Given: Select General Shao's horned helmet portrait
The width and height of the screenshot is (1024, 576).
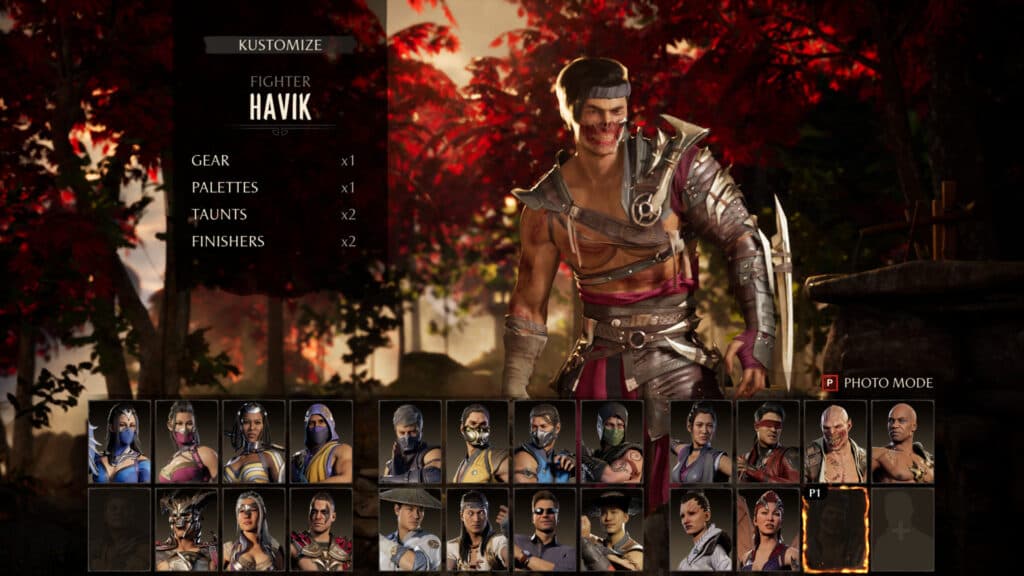Looking at the screenshot, I should [x=187, y=529].
